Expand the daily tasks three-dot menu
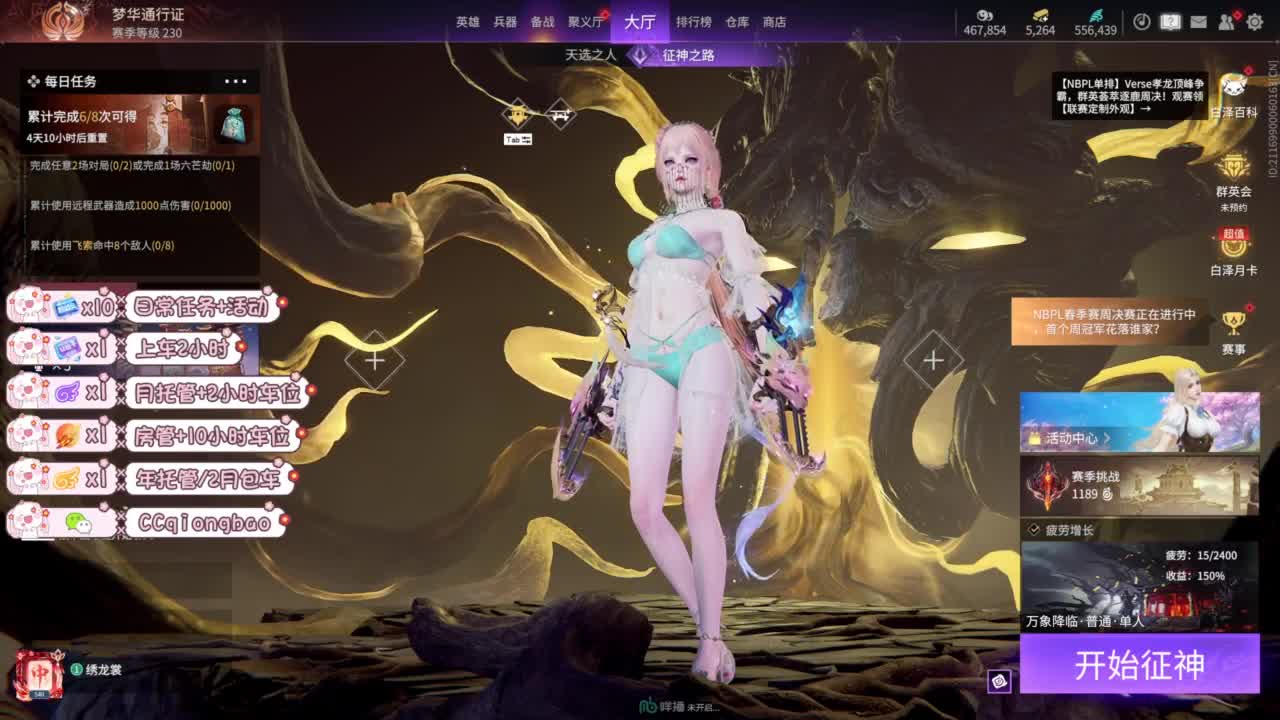The width and height of the screenshot is (1280, 720). [236, 81]
